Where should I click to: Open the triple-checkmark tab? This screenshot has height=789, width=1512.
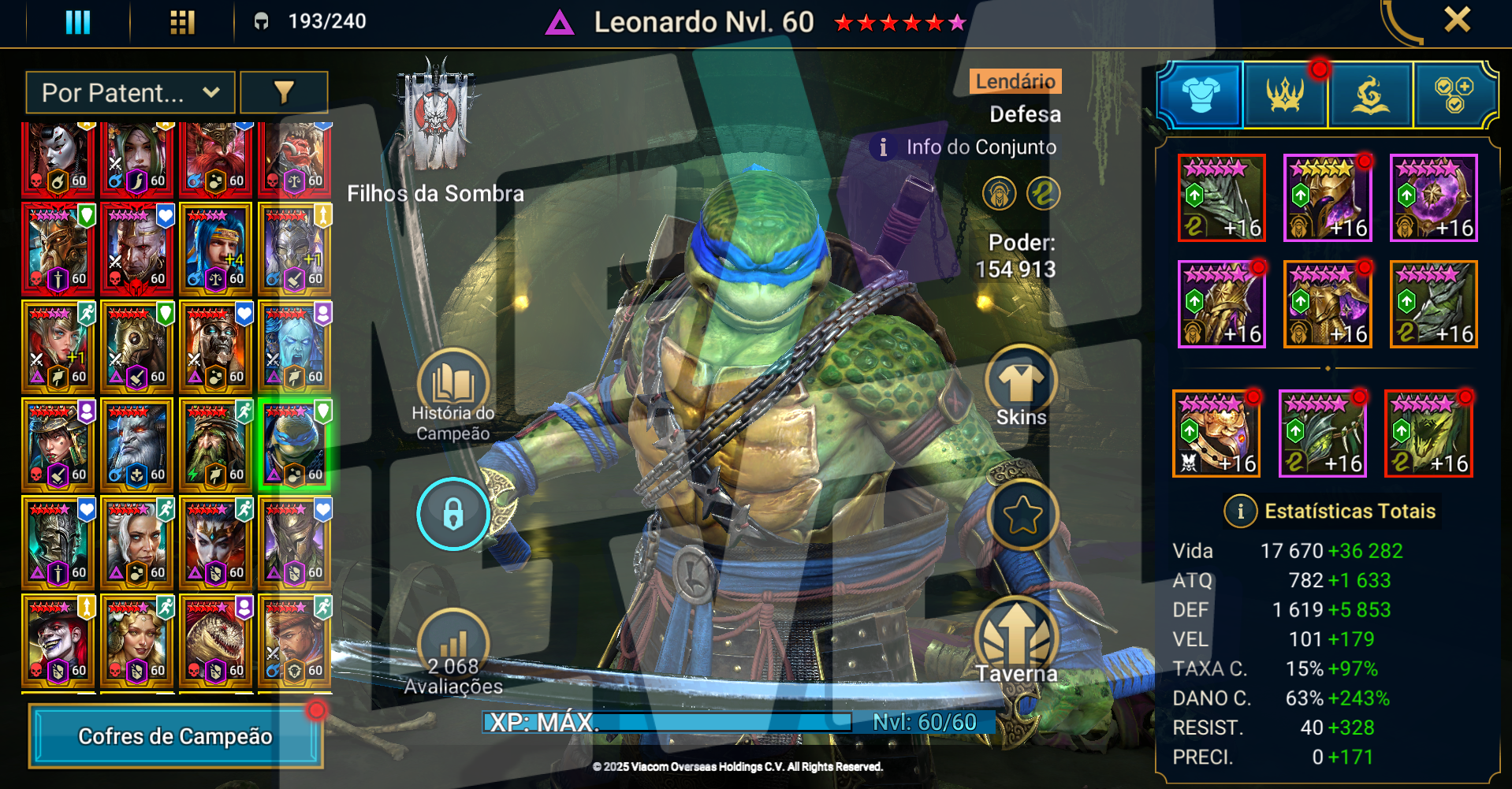point(1454,95)
